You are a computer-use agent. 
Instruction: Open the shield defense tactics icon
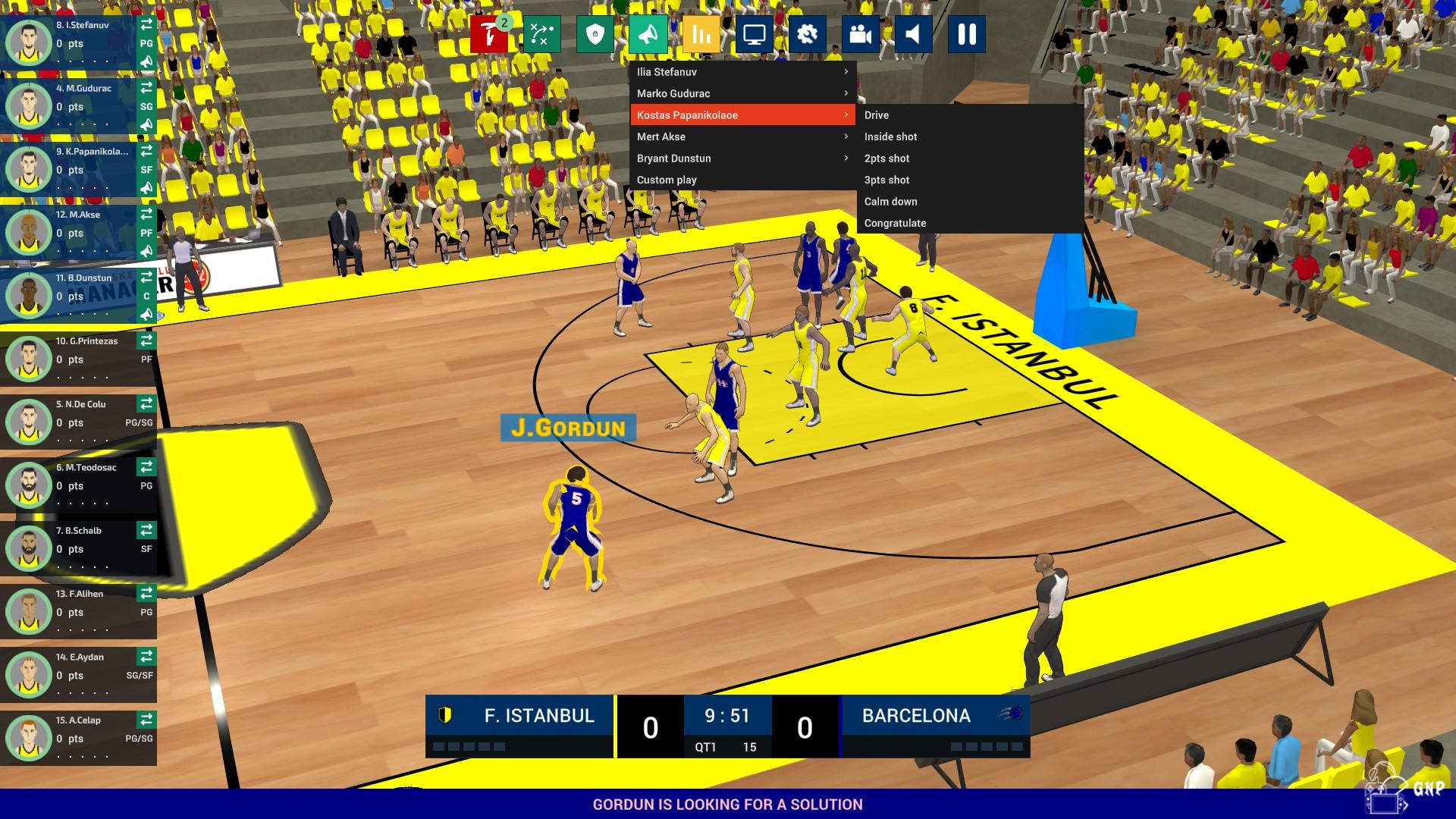click(595, 34)
